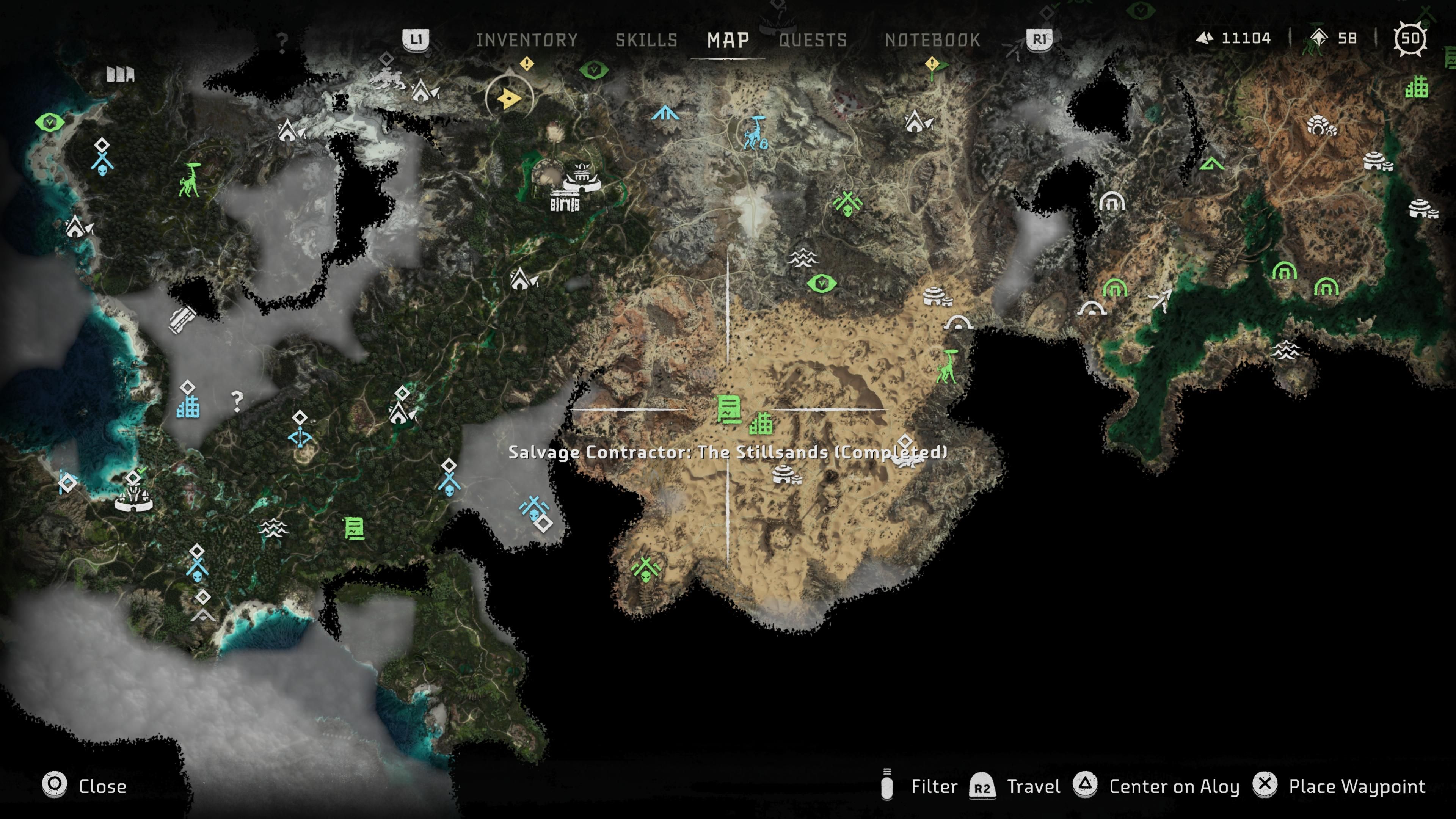Open the Skills tab
This screenshot has height=819, width=1456.
coord(646,40)
